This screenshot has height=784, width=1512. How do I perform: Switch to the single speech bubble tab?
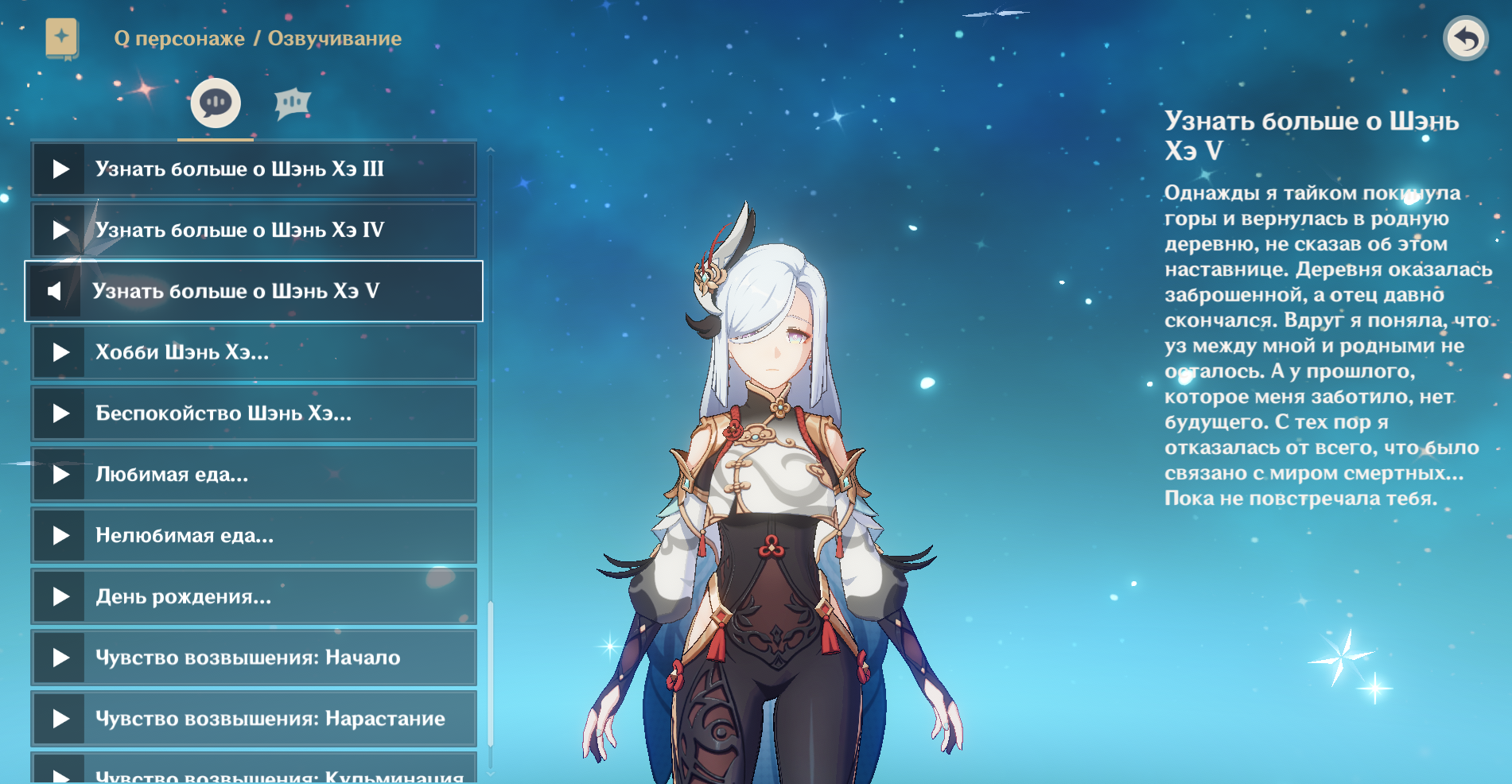coord(216,103)
